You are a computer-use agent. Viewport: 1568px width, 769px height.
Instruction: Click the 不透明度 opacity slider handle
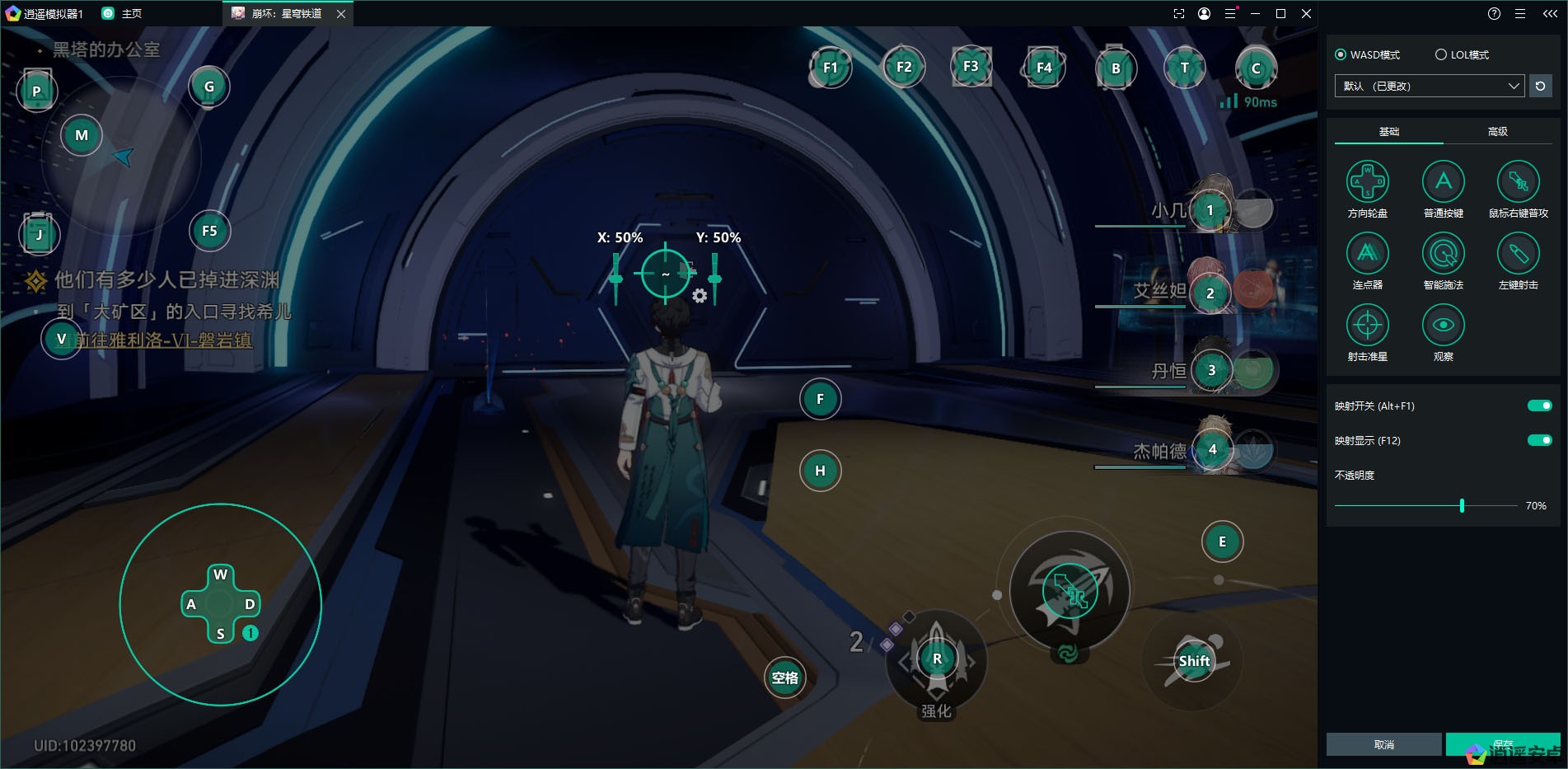click(x=1462, y=505)
